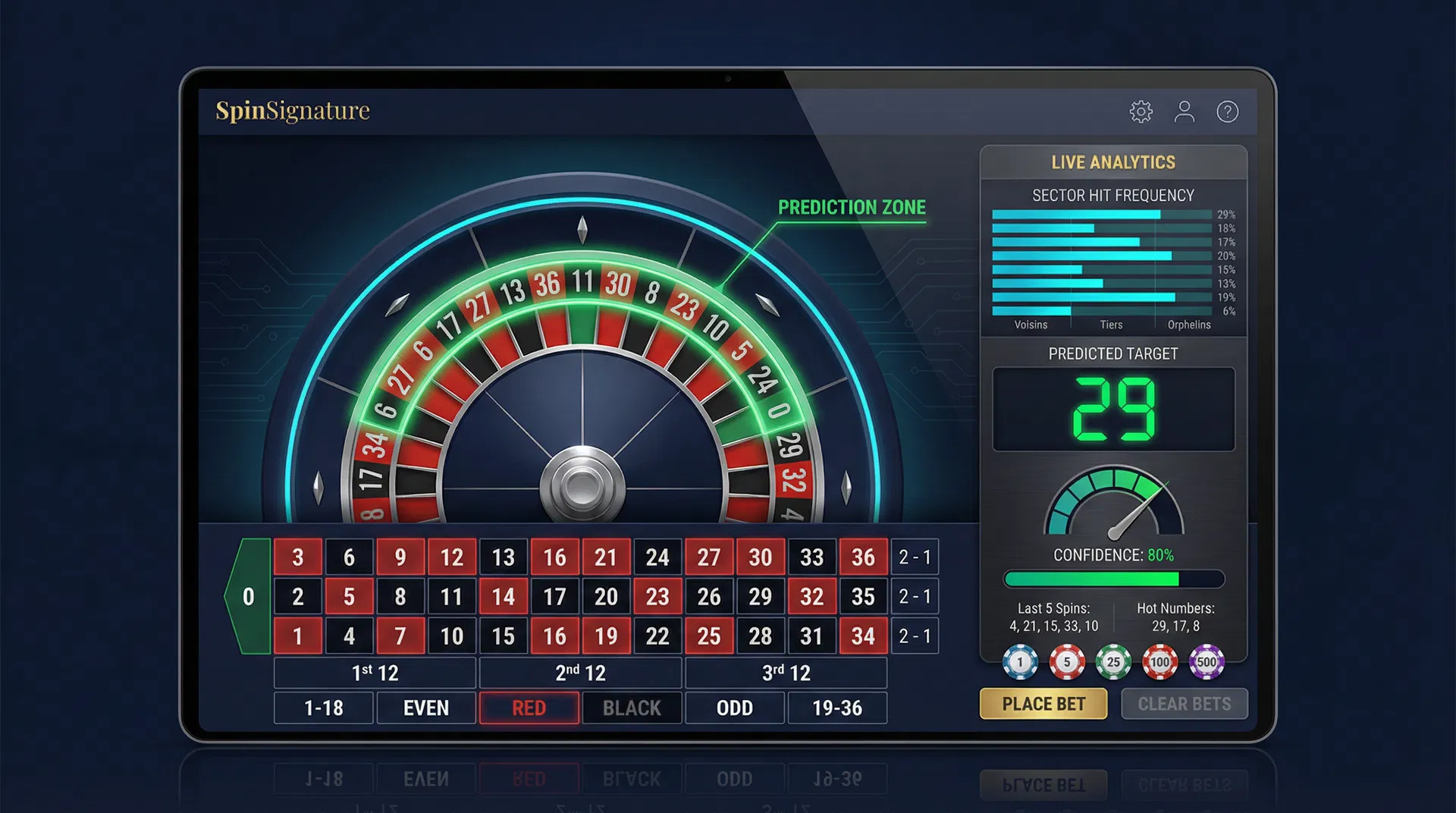1456x813 pixels.
Task: Toggle the BLACK bet option
Action: [x=632, y=708]
